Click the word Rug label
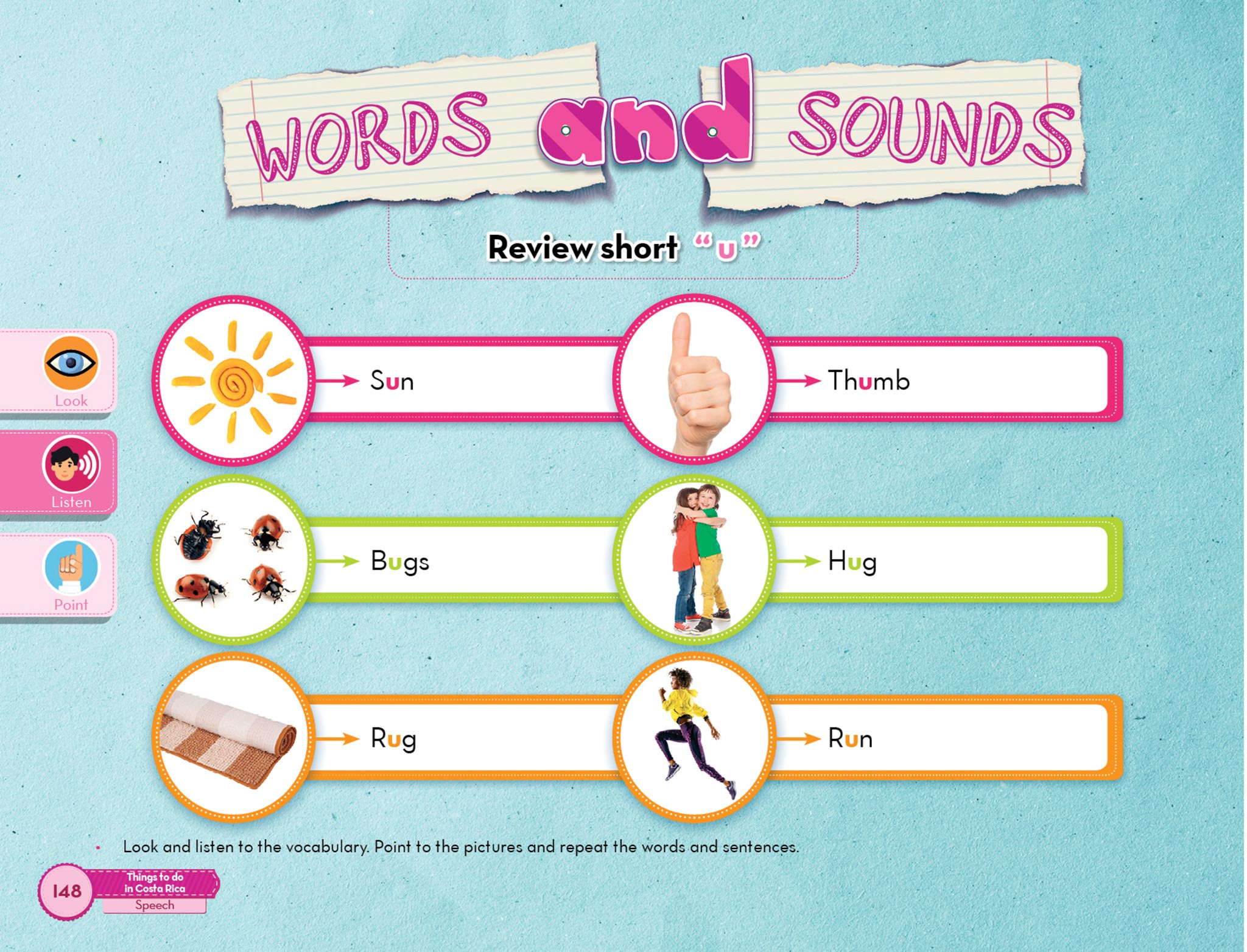 [393, 739]
